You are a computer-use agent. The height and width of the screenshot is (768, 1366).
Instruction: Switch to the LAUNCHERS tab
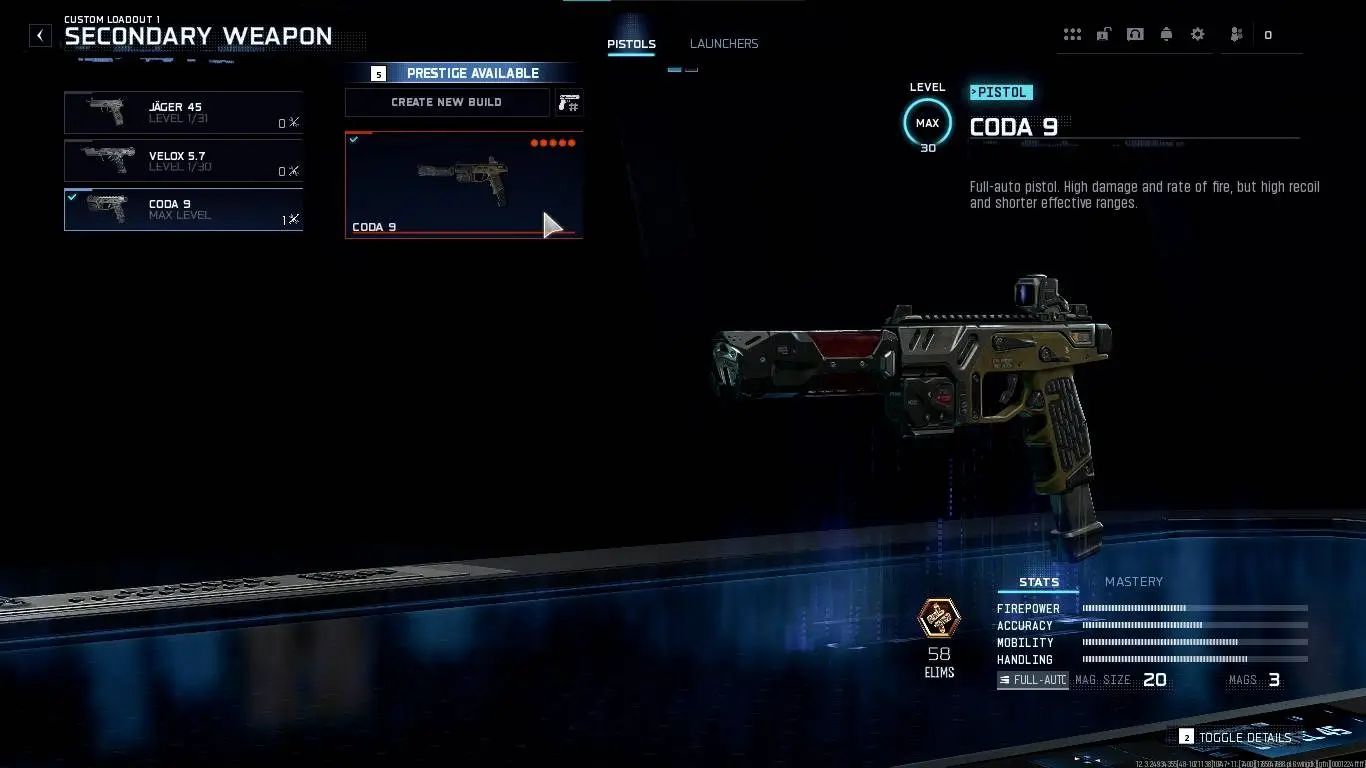pos(723,43)
